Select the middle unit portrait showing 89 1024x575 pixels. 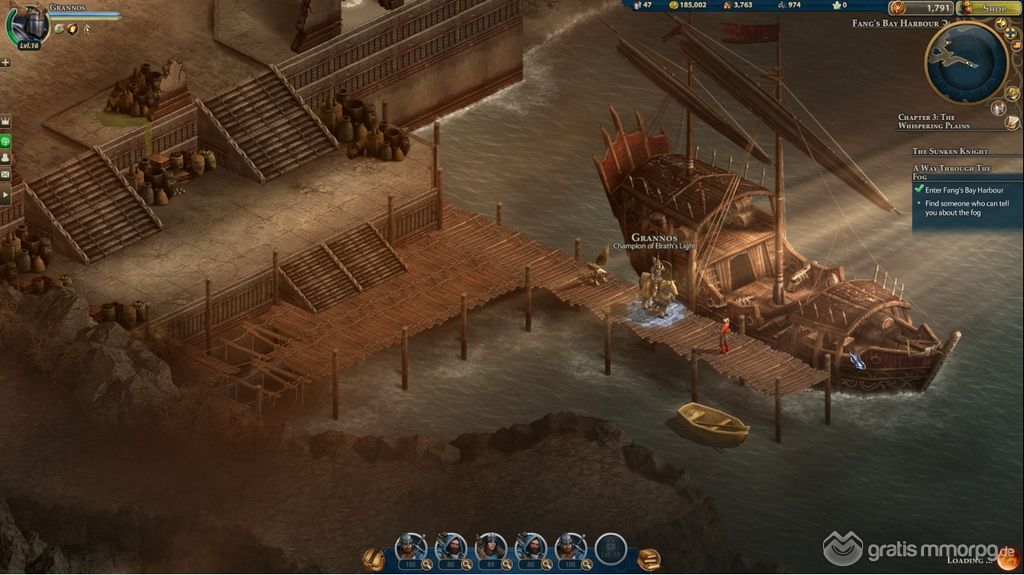click(490, 546)
